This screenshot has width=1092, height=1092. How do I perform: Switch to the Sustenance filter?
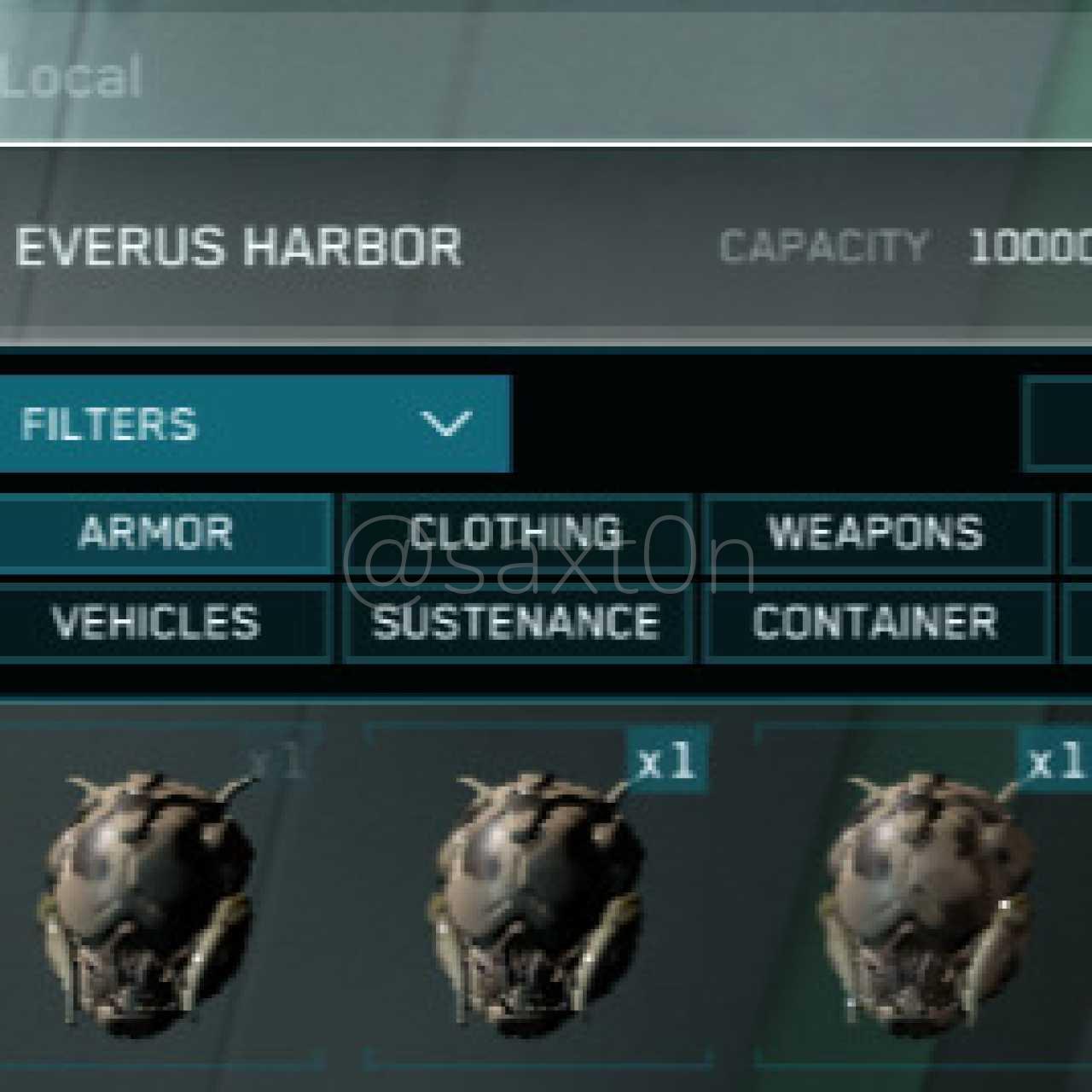(x=517, y=622)
